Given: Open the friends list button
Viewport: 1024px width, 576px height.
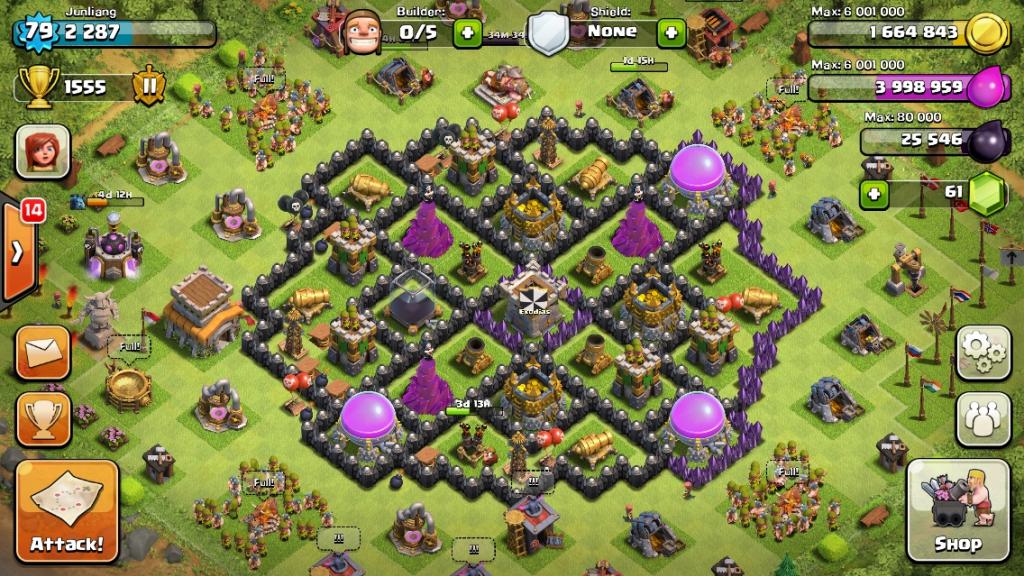Looking at the screenshot, I should pos(983,419).
